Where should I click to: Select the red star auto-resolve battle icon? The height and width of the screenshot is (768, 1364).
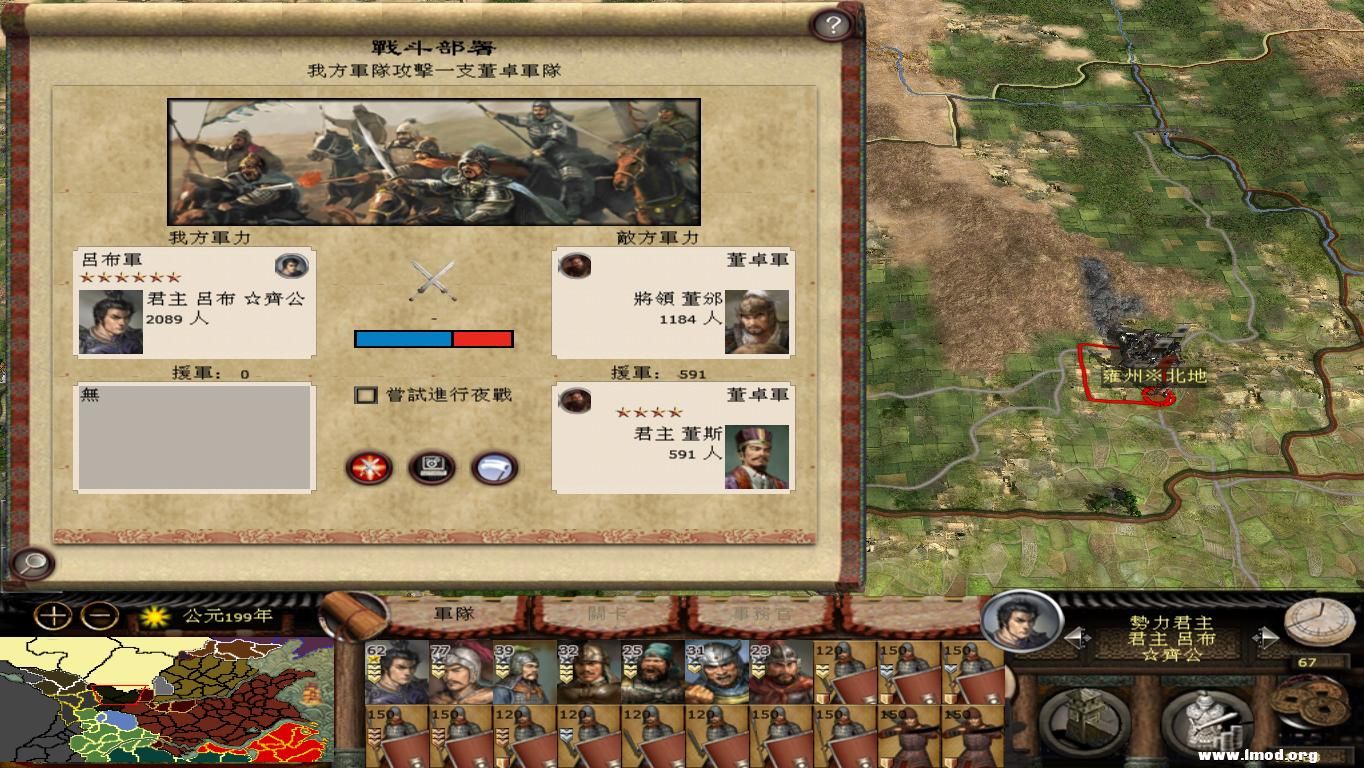coord(369,468)
